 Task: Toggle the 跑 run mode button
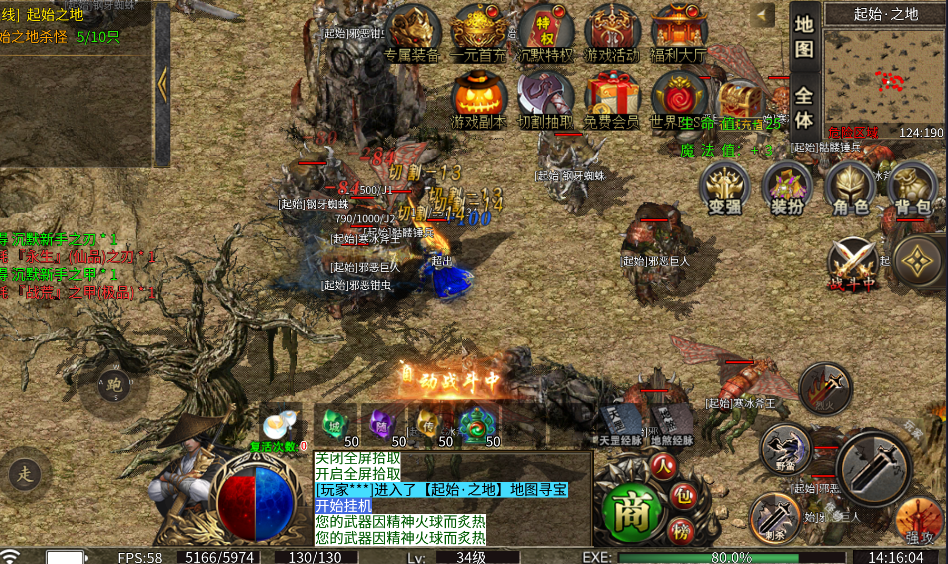pos(113,385)
